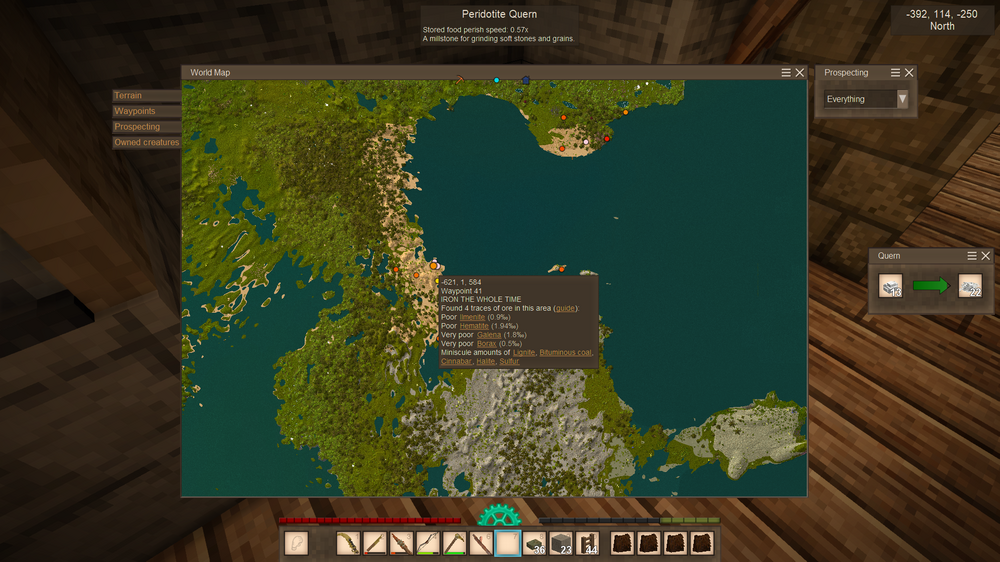The width and height of the screenshot is (1000, 562).
Task: Choose the stone block stack of 23
Action: click(x=561, y=544)
